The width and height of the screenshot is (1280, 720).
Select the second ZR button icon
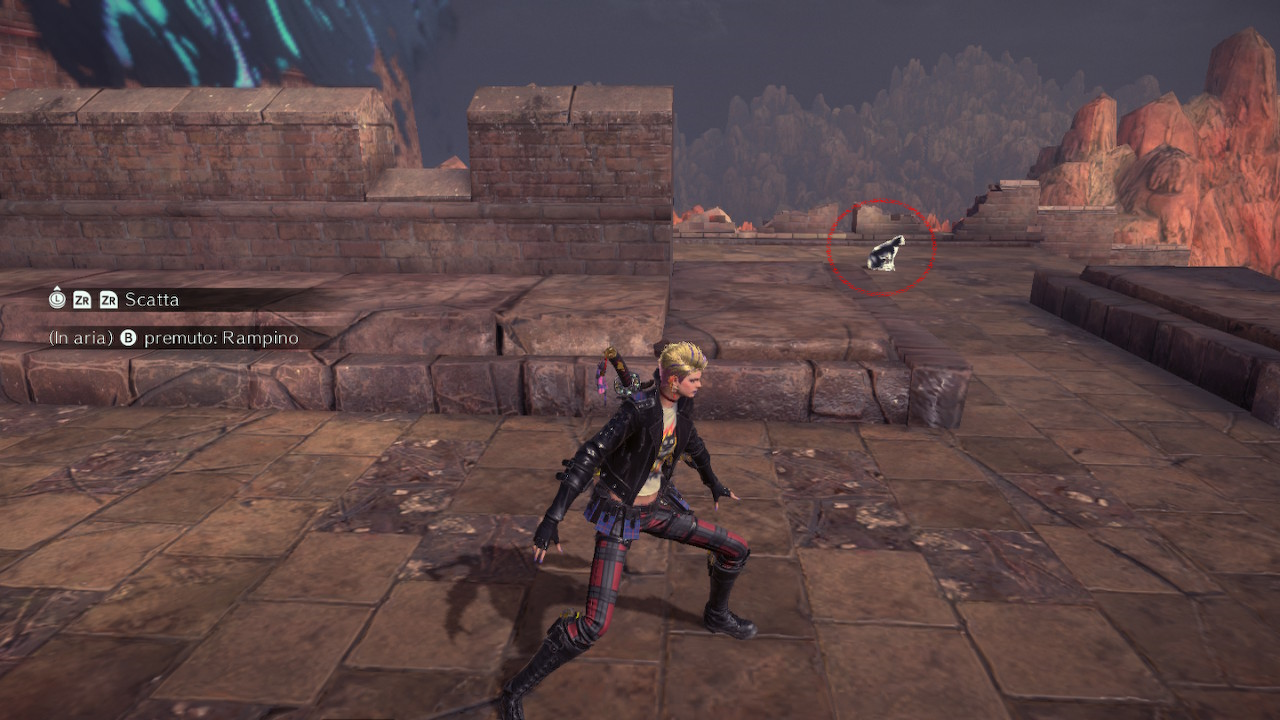pyautogui.click(x=109, y=299)
